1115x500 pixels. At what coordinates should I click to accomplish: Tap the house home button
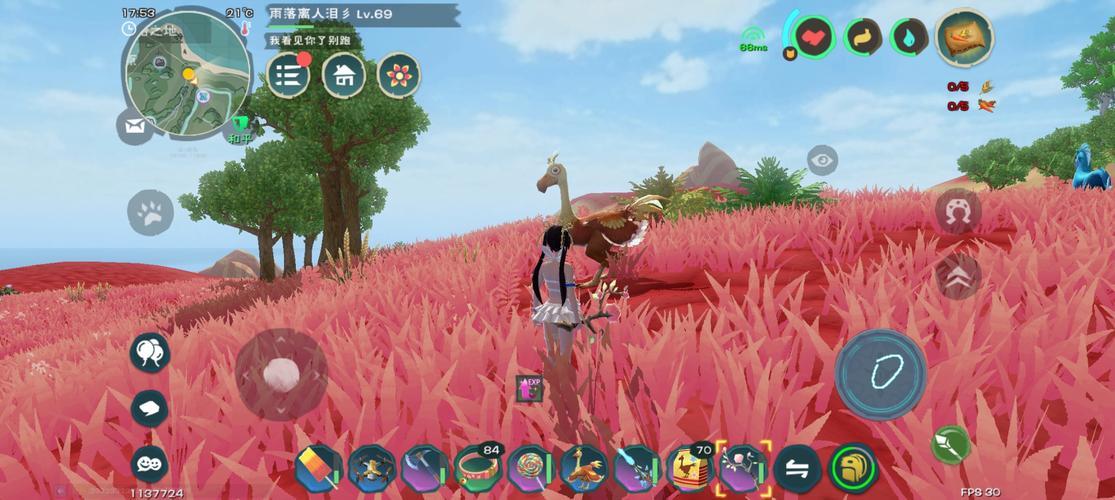click(343, 75)
